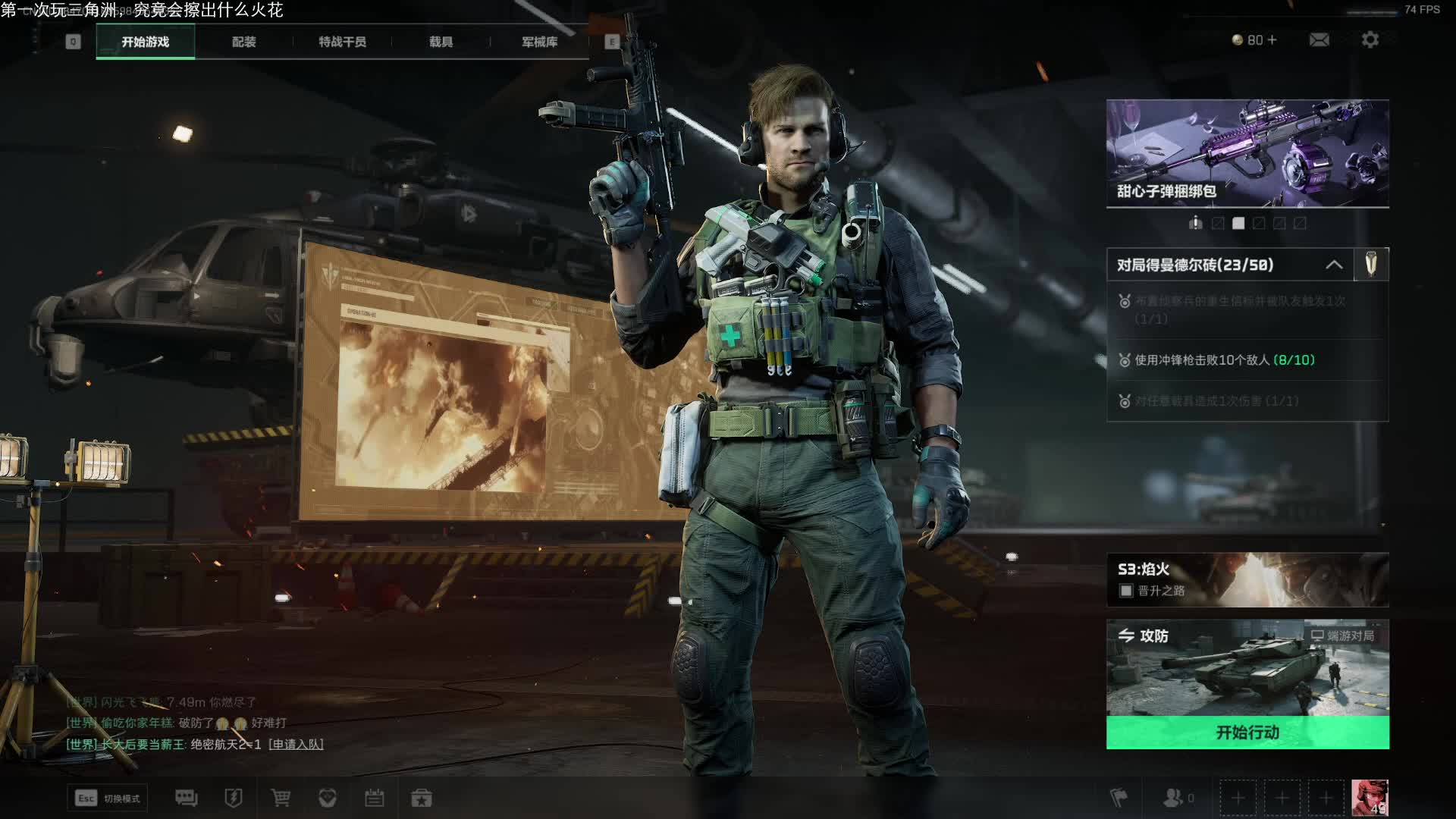Click 申请入队 in world chat
This screenshot has width=1456, height=819.
296,745
